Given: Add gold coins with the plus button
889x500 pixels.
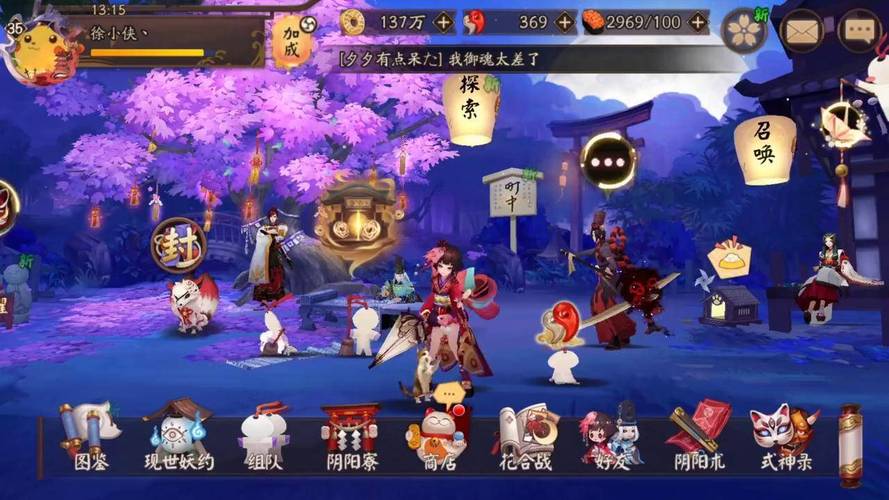Looking at the screenshot, I should [x=444, y=22].
